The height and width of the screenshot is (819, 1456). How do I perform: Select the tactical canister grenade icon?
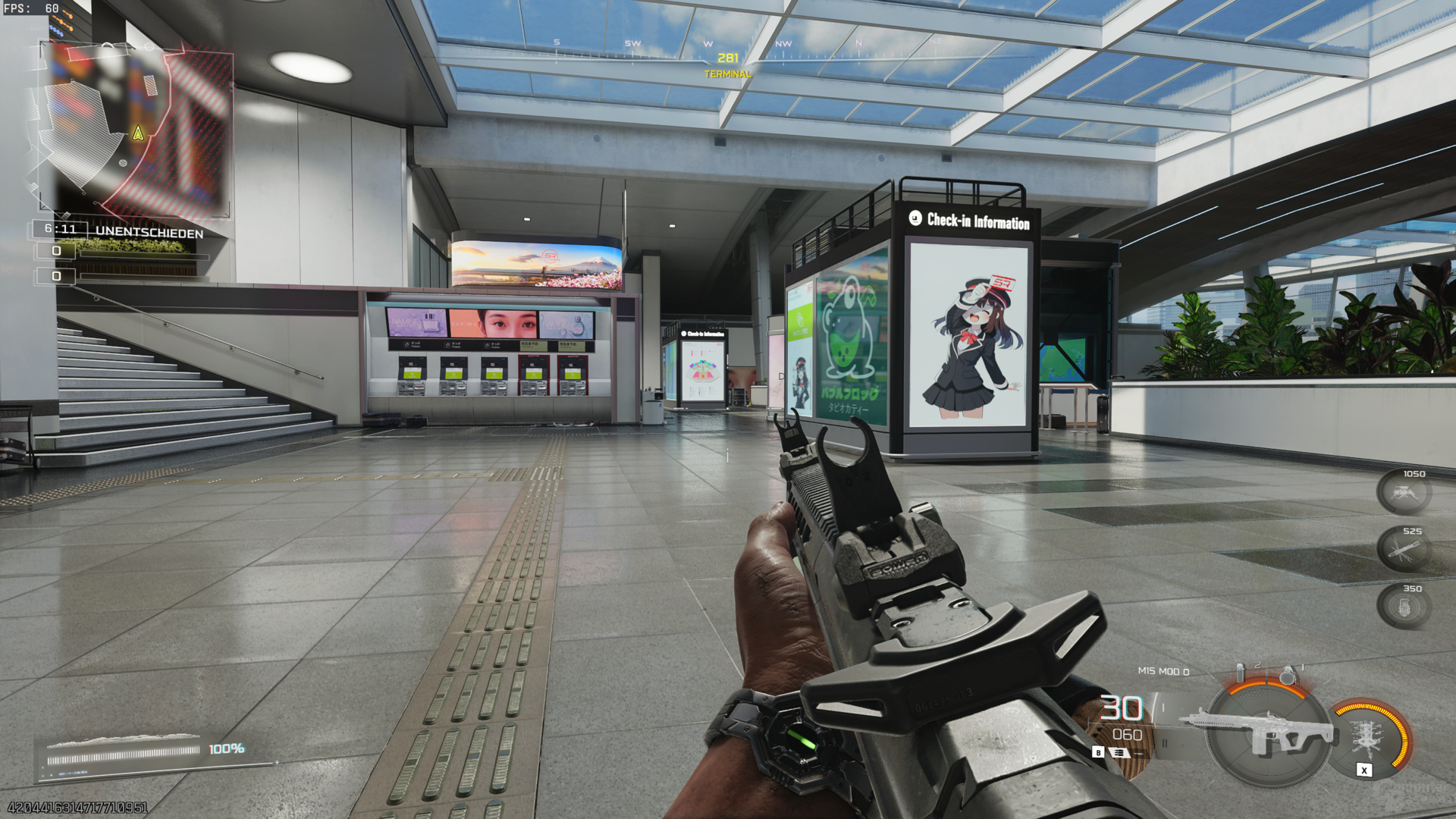[x=1241, y=673]
